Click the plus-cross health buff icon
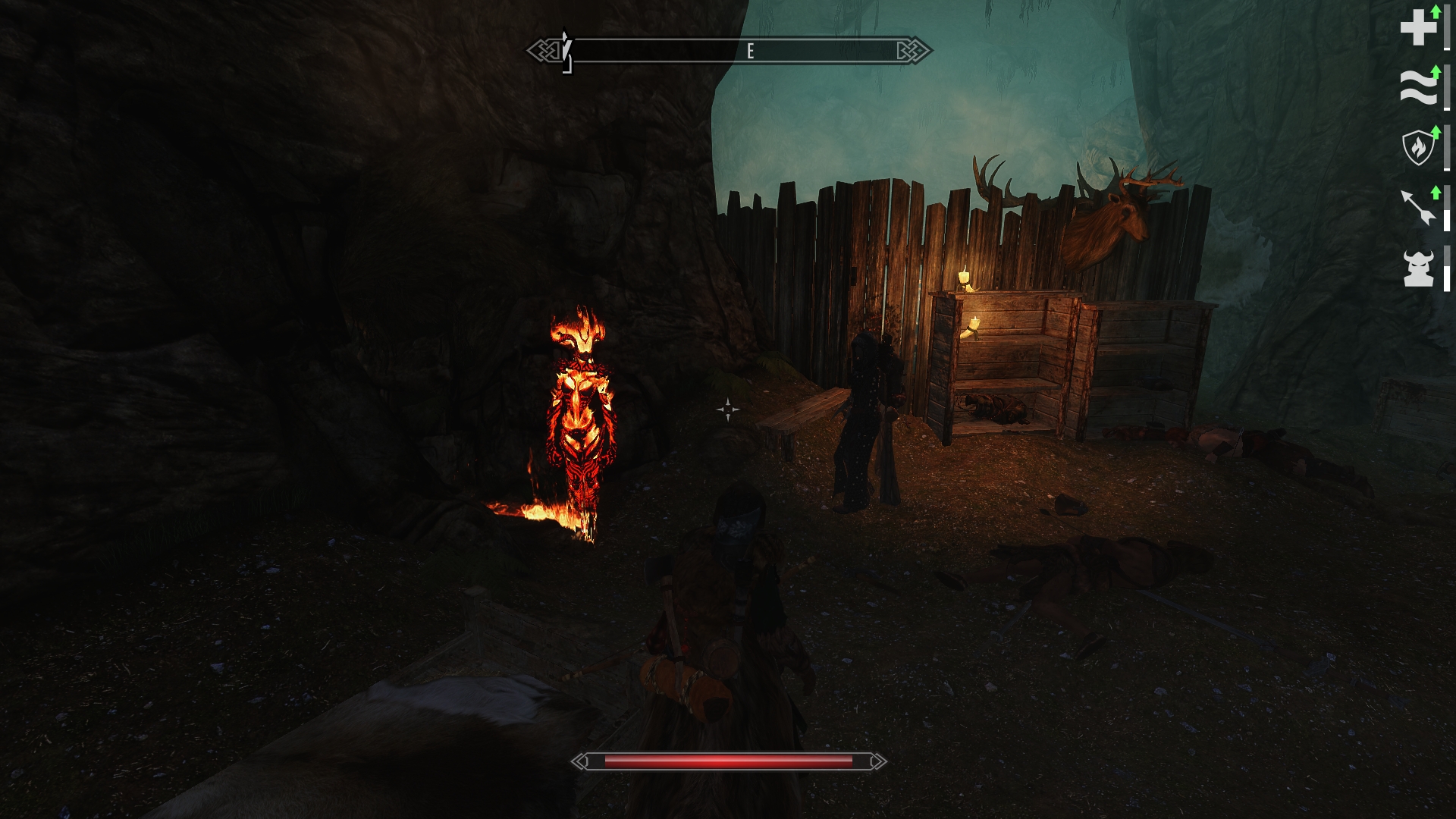The image size is (1456, 819). pyautogui.click(x=1418, y=29)
